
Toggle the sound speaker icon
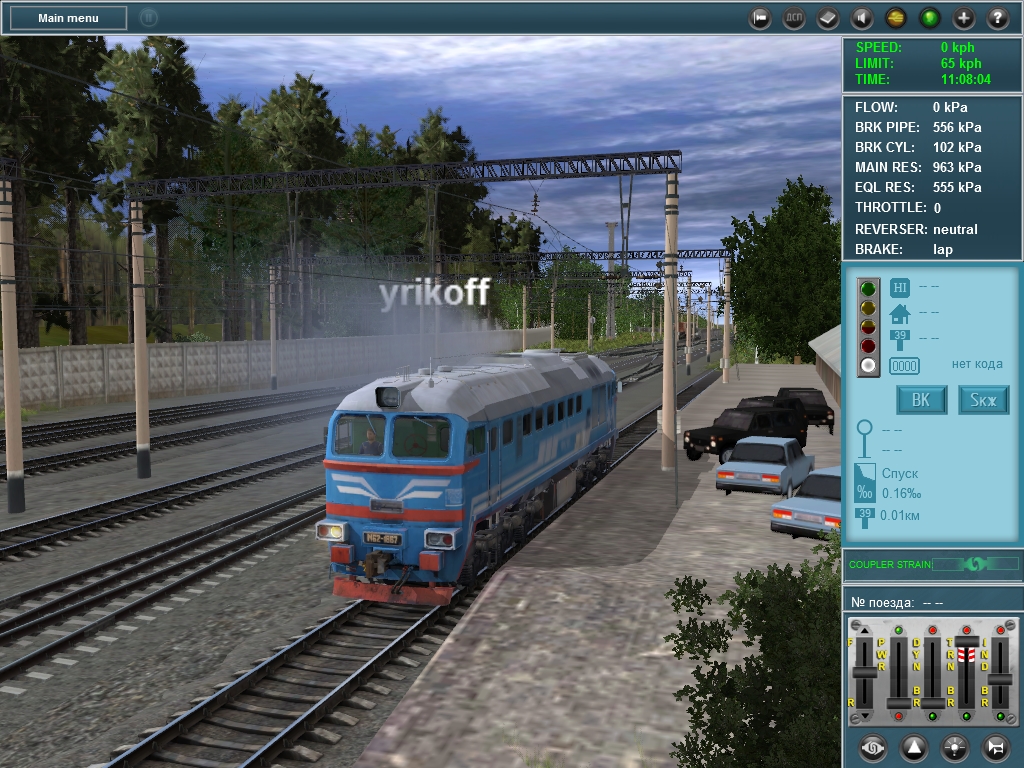pos(861,18)
